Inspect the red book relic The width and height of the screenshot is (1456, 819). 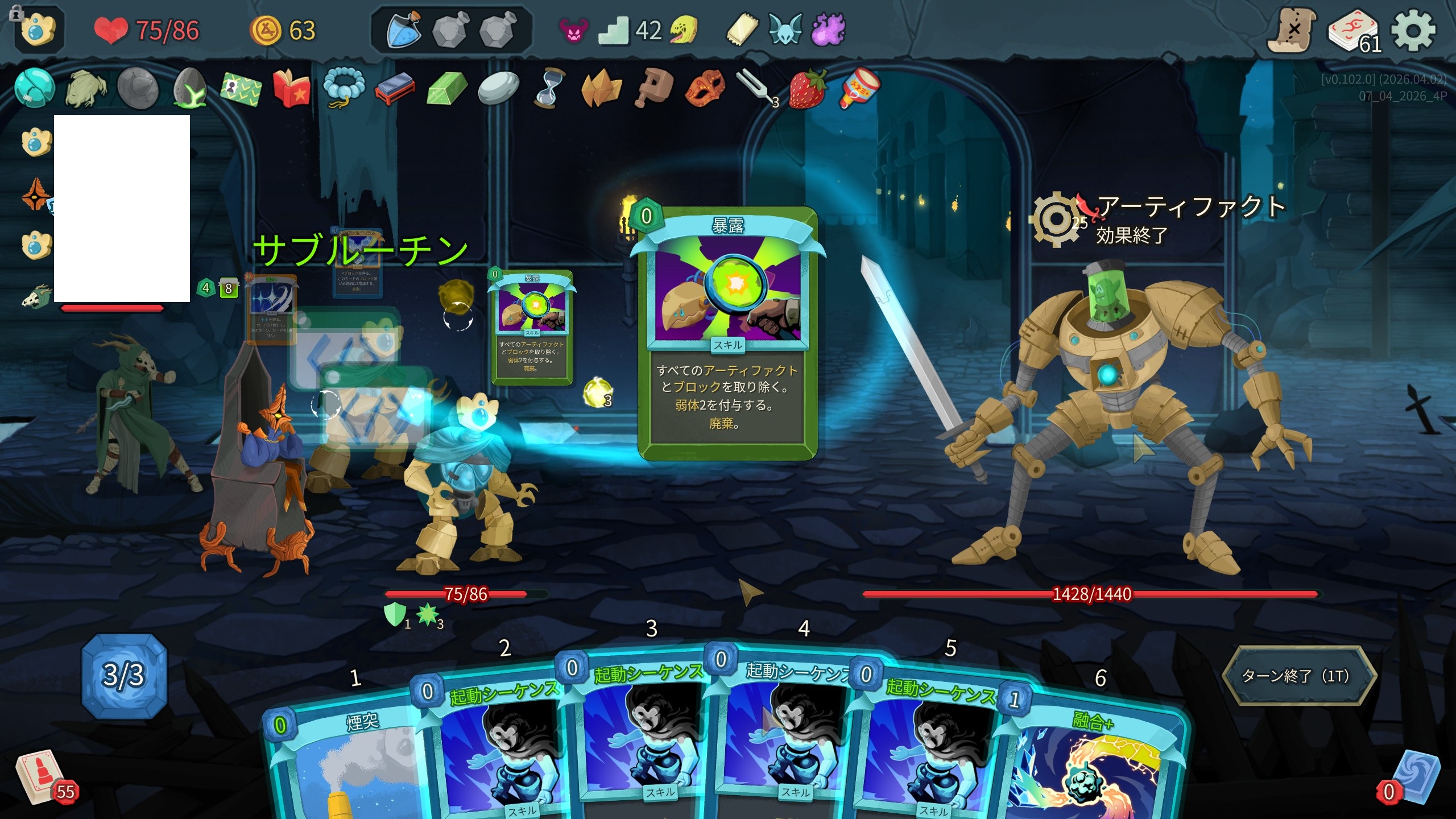point(291,89)
